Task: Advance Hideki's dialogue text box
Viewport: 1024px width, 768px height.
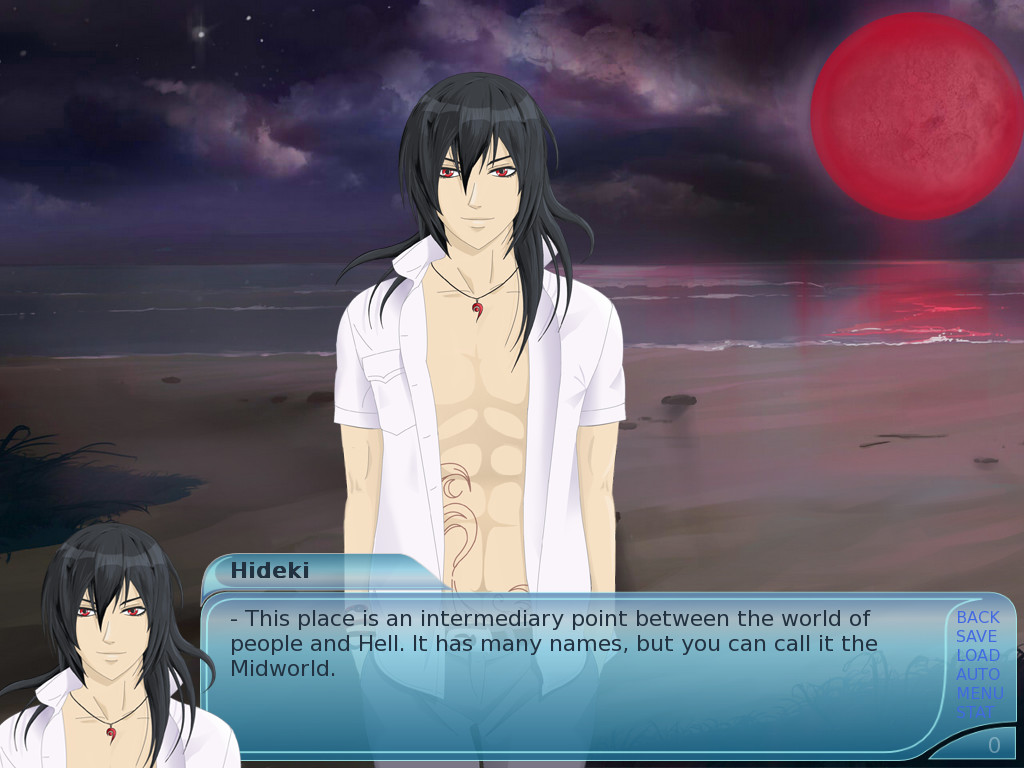Action: click(x=570, y=680)
